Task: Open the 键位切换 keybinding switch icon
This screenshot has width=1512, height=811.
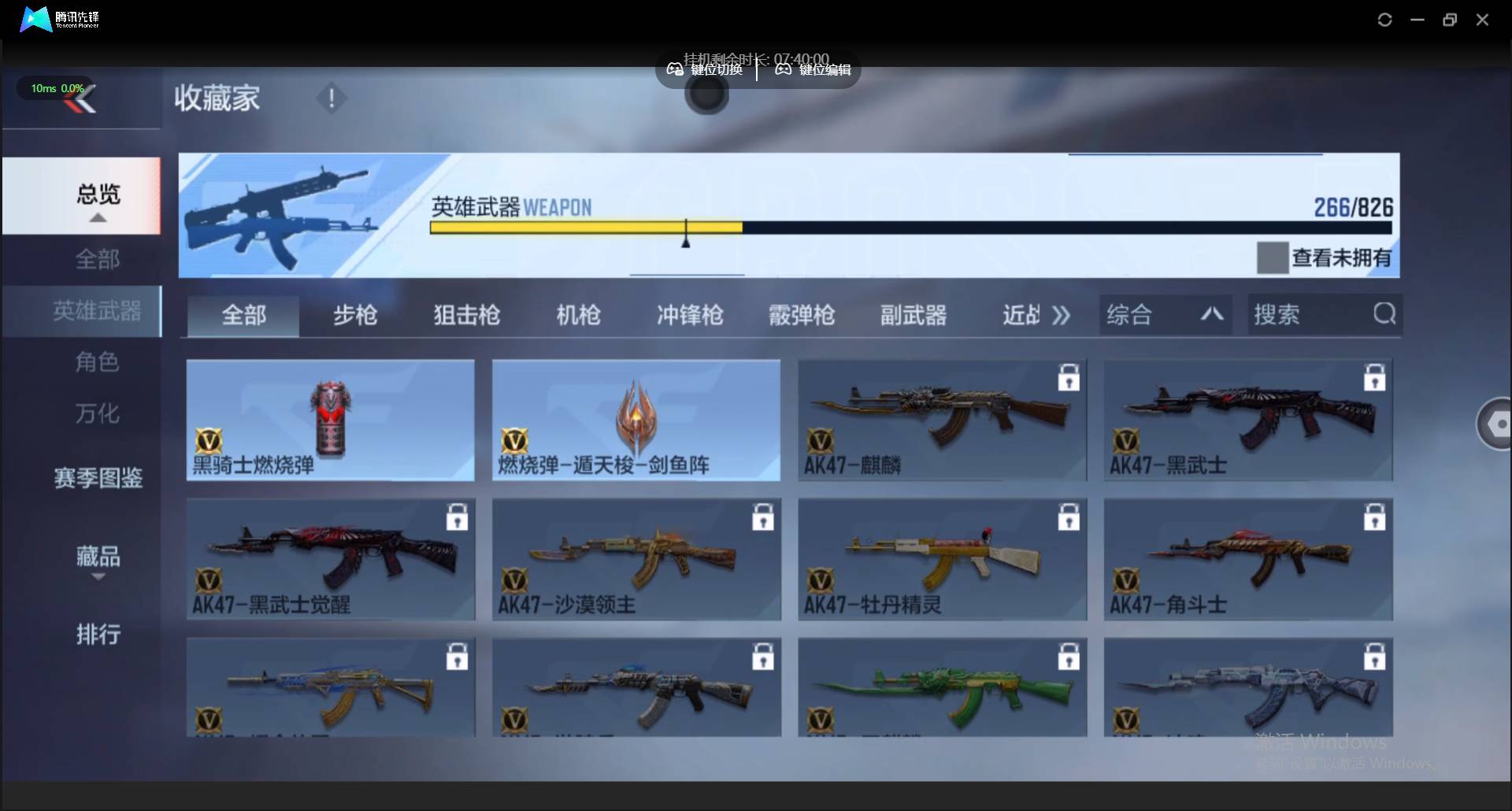Action: click(675, 69)
